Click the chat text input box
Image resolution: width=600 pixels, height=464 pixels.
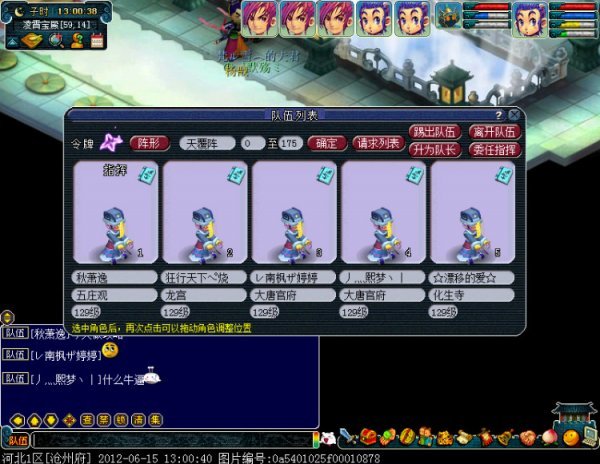170,440
